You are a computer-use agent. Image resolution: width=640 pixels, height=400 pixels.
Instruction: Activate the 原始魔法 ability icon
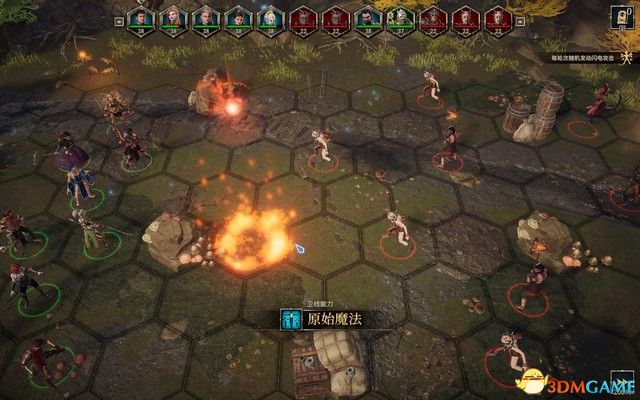point(291,320)
